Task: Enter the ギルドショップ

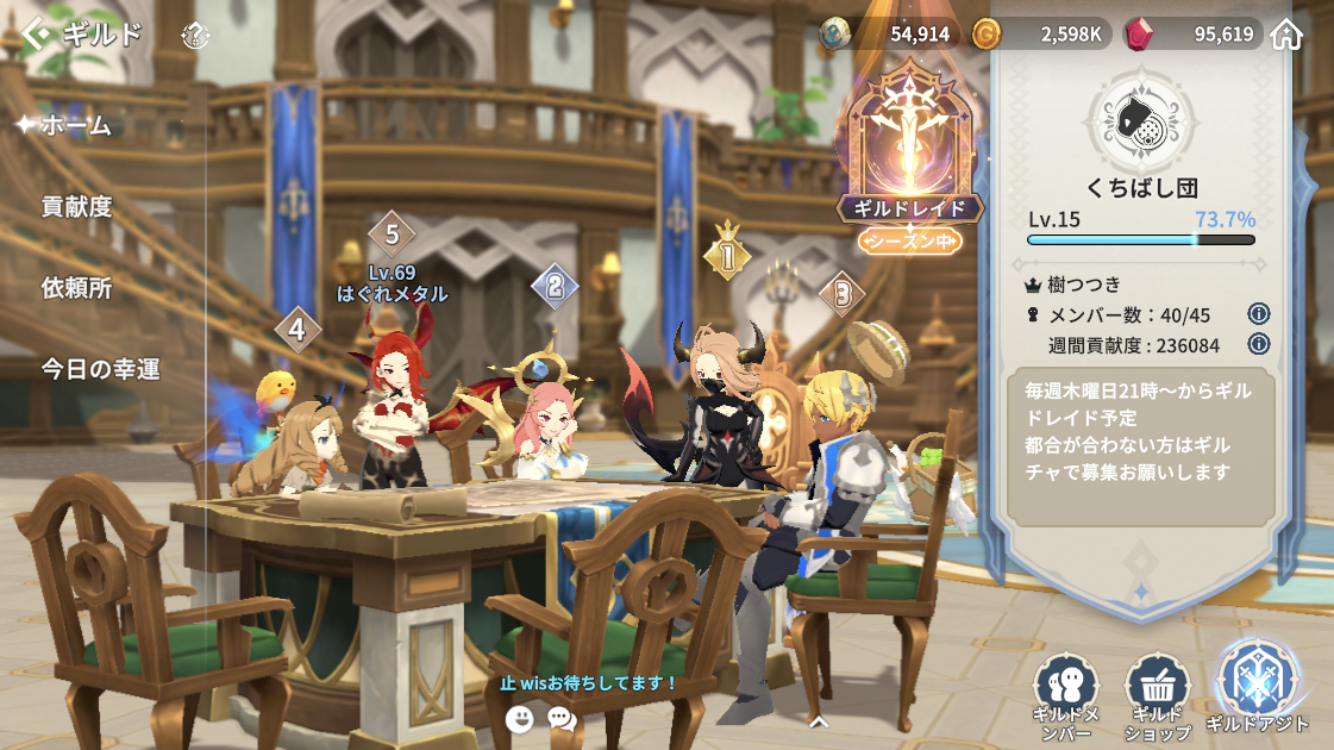Action: pos(1157,690)
